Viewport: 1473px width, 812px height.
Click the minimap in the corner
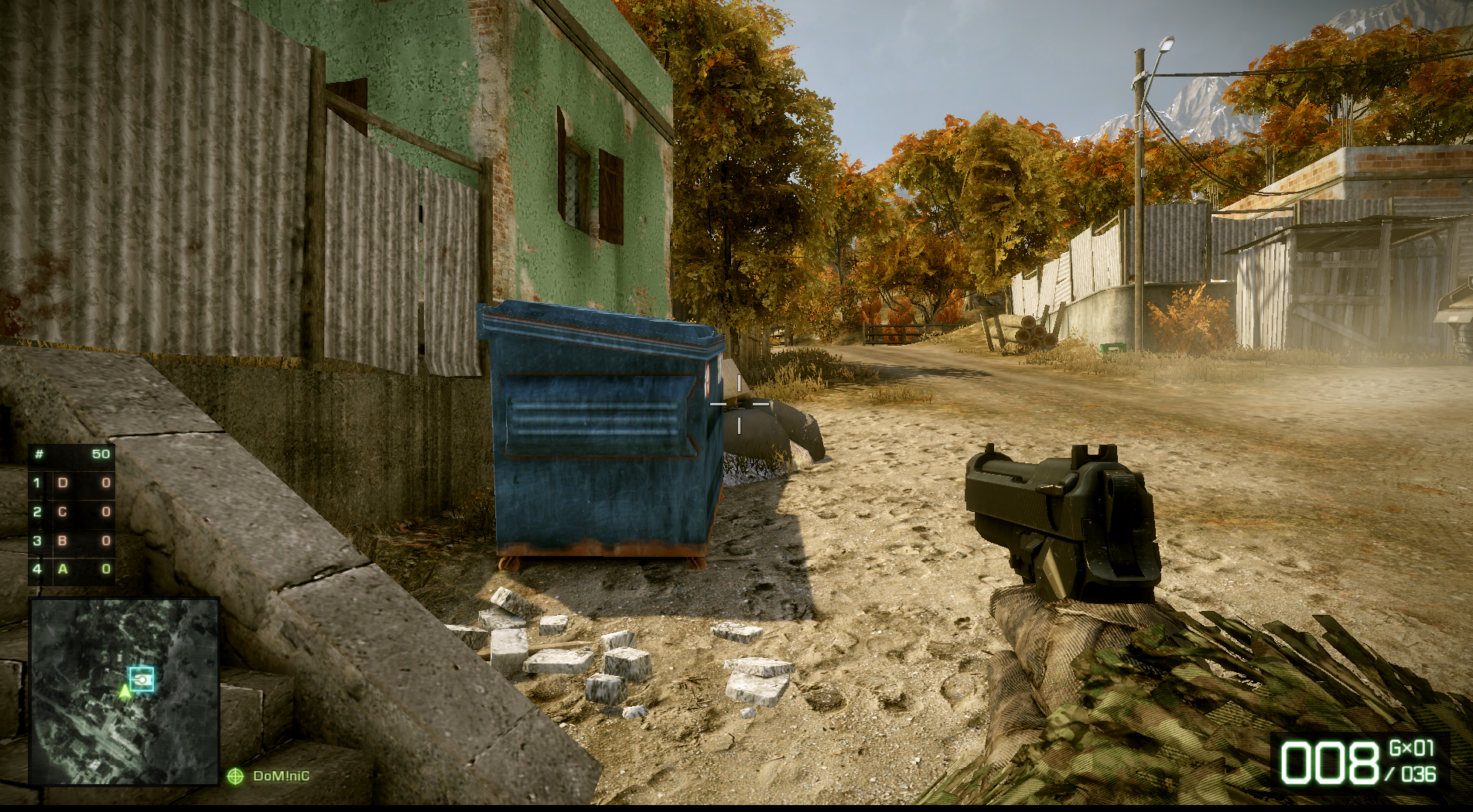pyautogui.click(x=125, y=691)
